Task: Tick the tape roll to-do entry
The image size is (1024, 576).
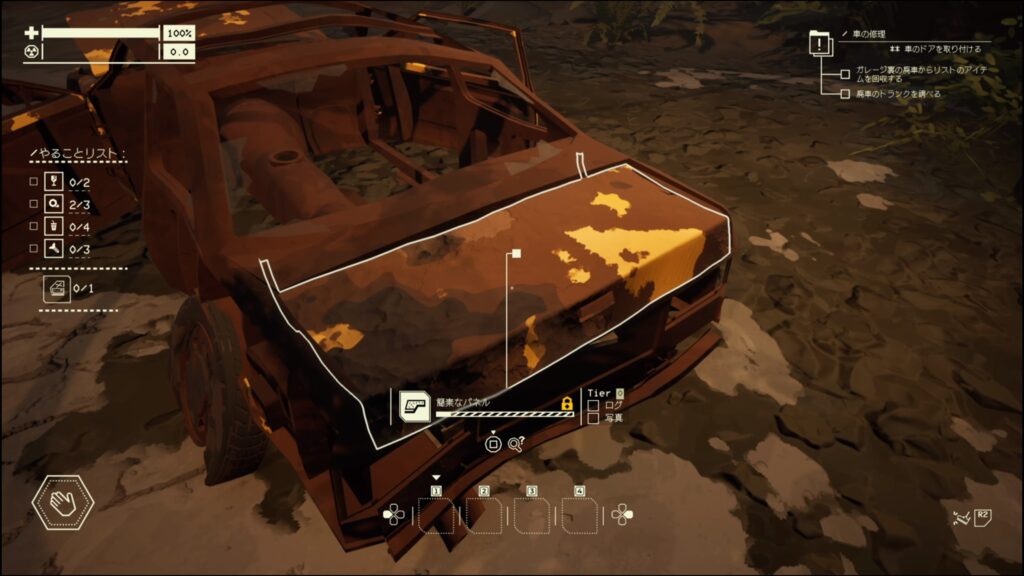Action: click(x=34, y=204)
